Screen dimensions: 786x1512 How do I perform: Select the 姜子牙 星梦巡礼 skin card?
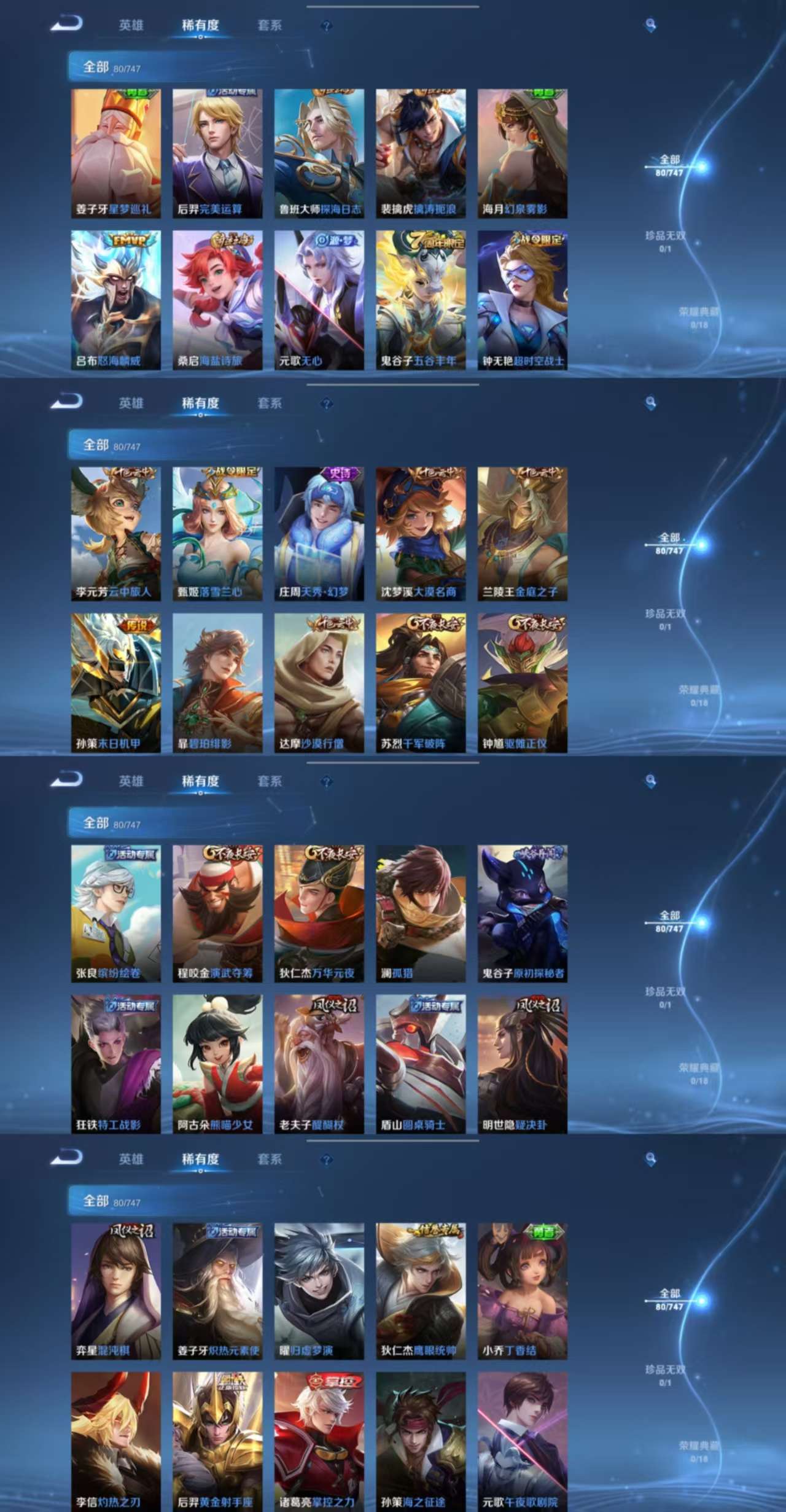pyautogui.click(x=115, y=154)
